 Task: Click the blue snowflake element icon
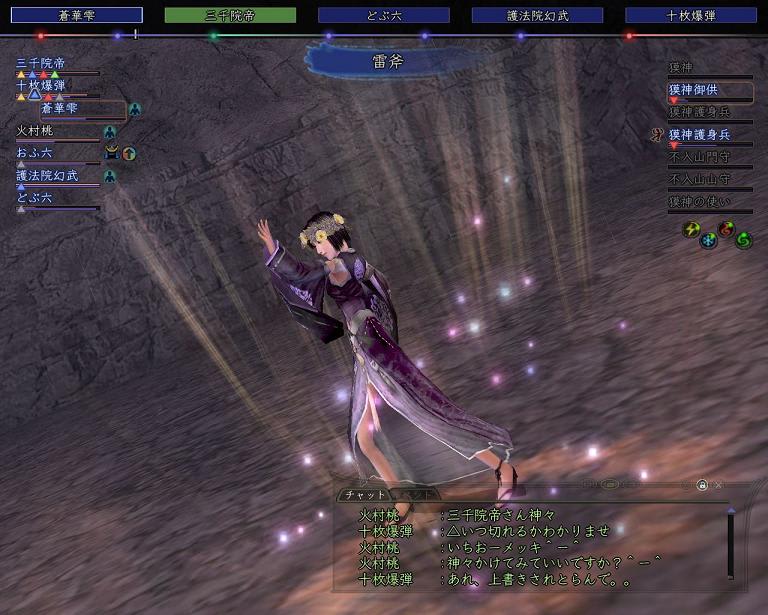pos(708,241)
